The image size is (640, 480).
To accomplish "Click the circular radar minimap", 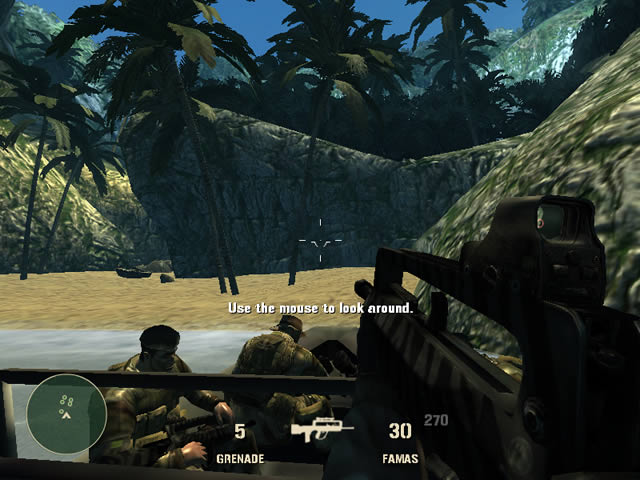I will click(66, 413).
